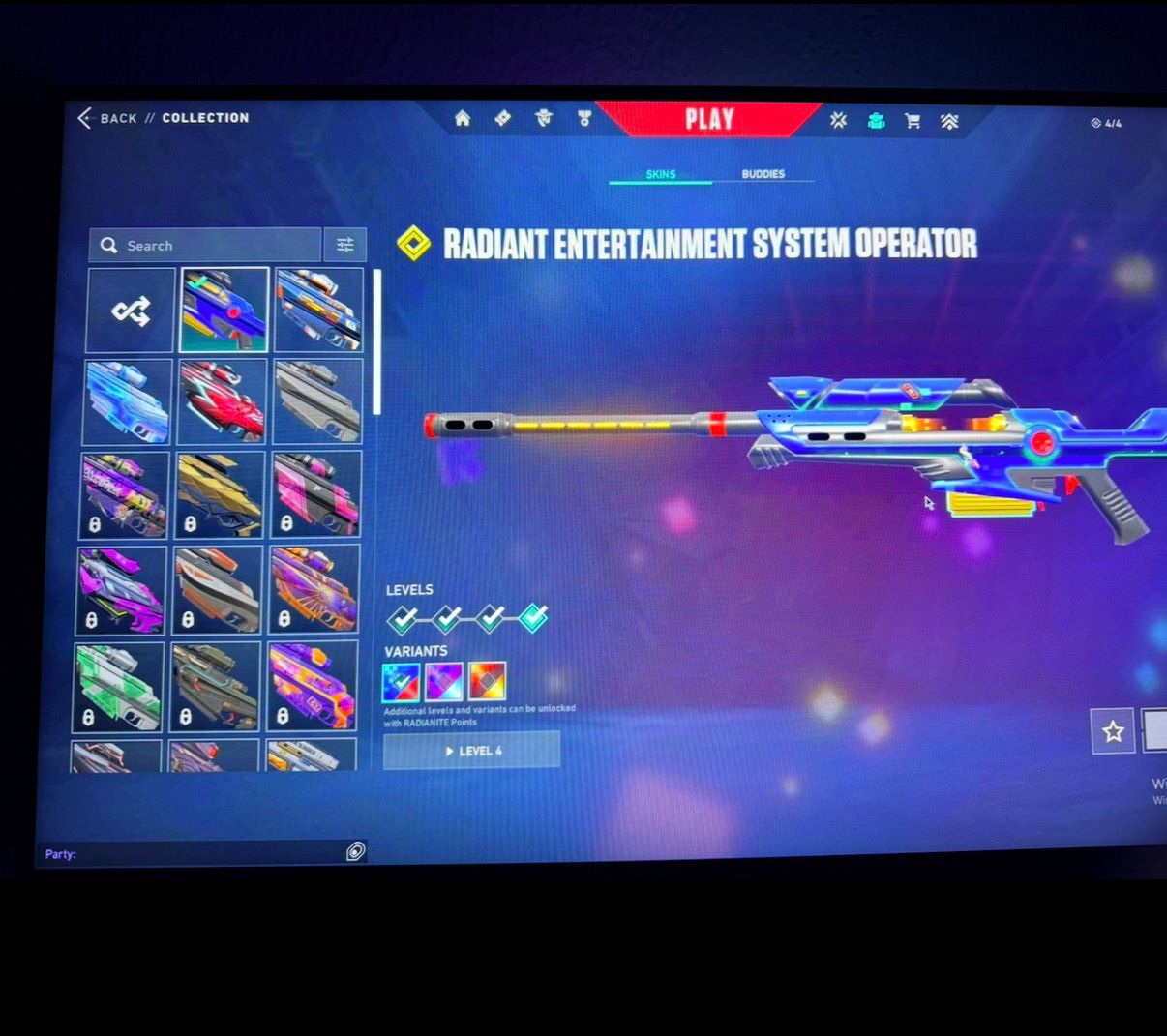
Task: Play the Level 4 preview video
Action: pyautogui.click(x=472, y=751)
